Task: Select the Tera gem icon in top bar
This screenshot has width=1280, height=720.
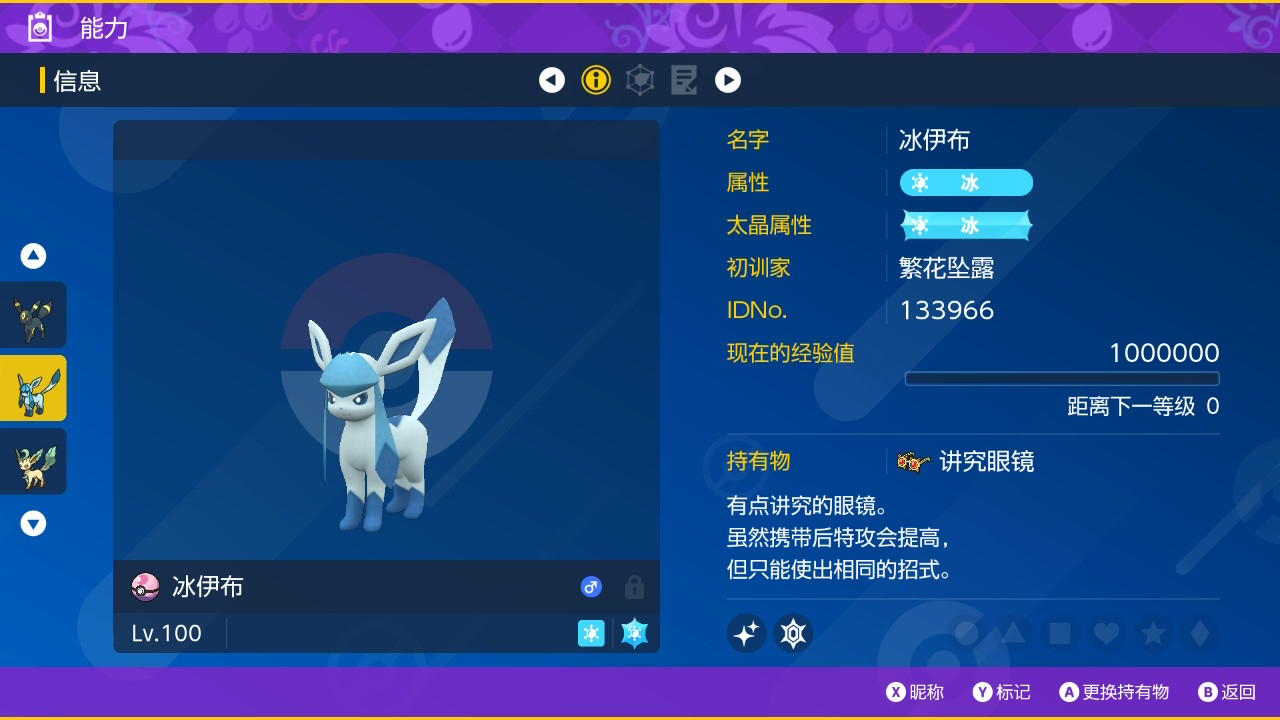Action: tap(640, 80)
